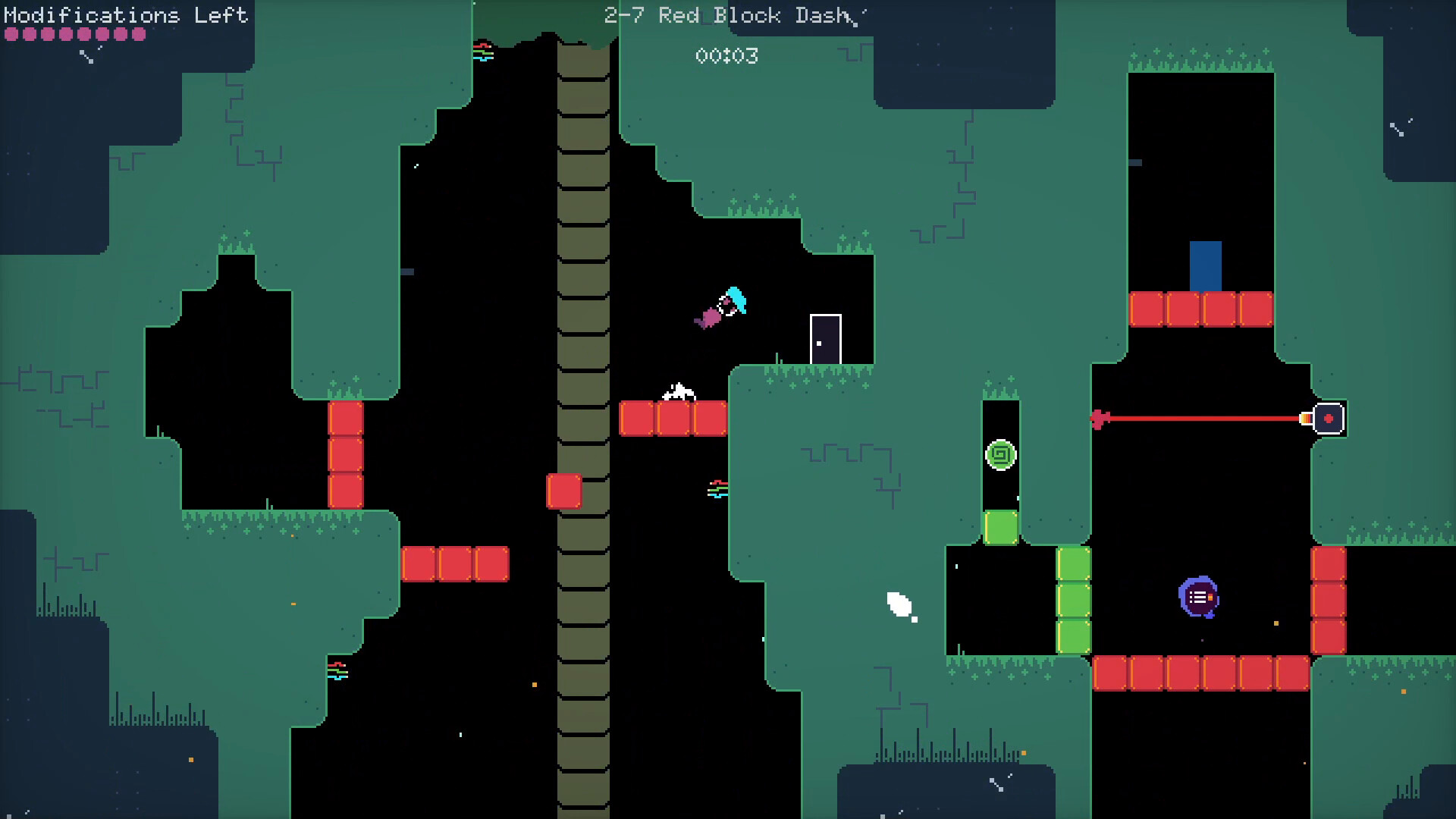
Task: Click the level title 2-7 Red Block Dash
Action: pos(728,15)
